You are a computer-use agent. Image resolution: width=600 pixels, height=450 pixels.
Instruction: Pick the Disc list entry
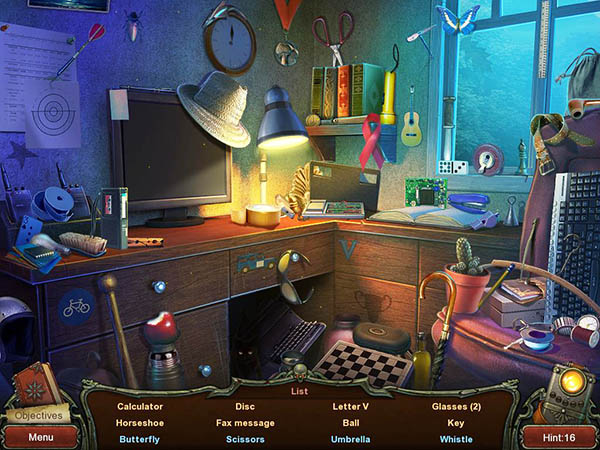pos(245,407)
